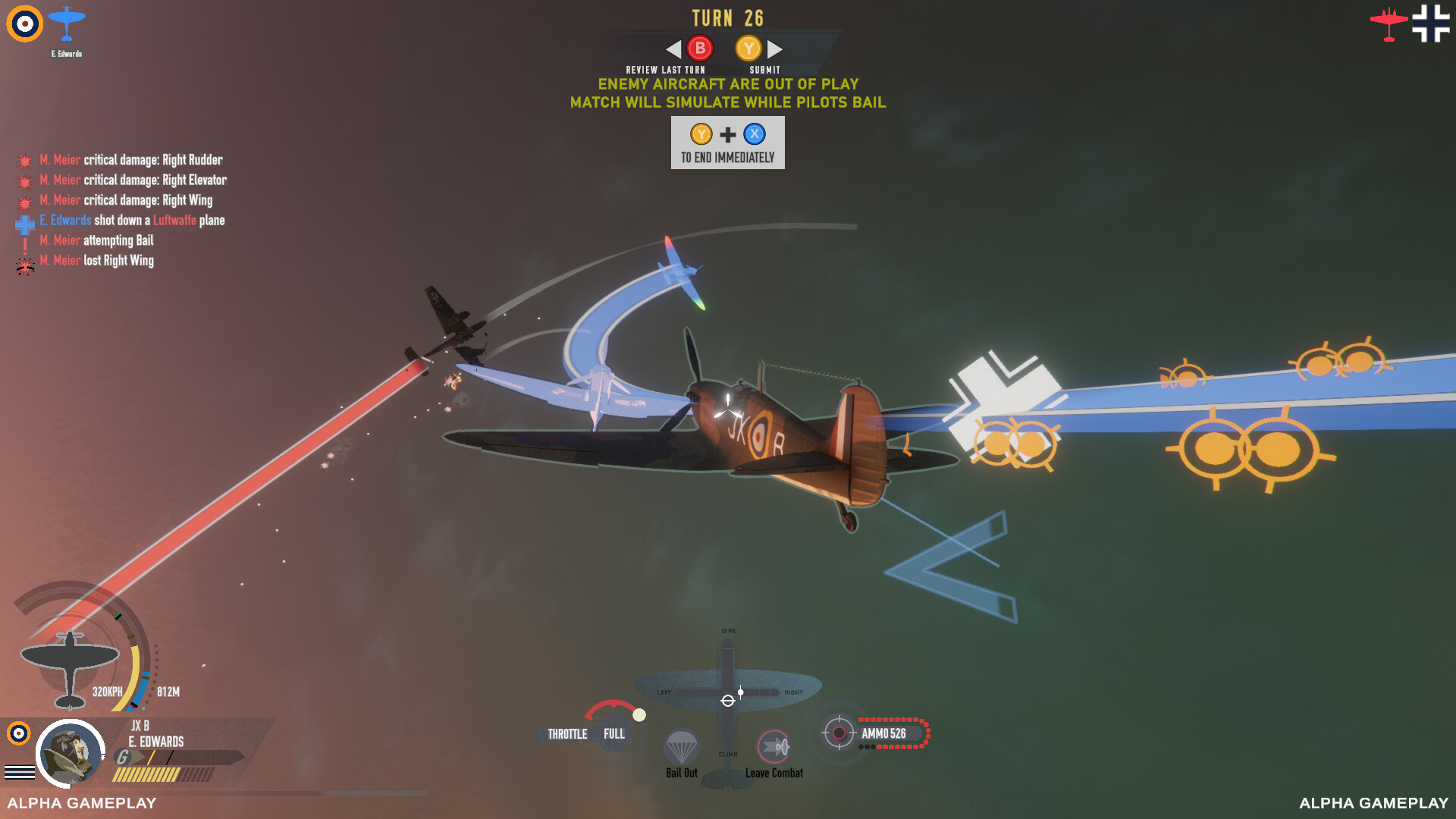Click the gun crosshair fire icon
The width and height of the screenshot is (1456, 819).
coord(839,733)
